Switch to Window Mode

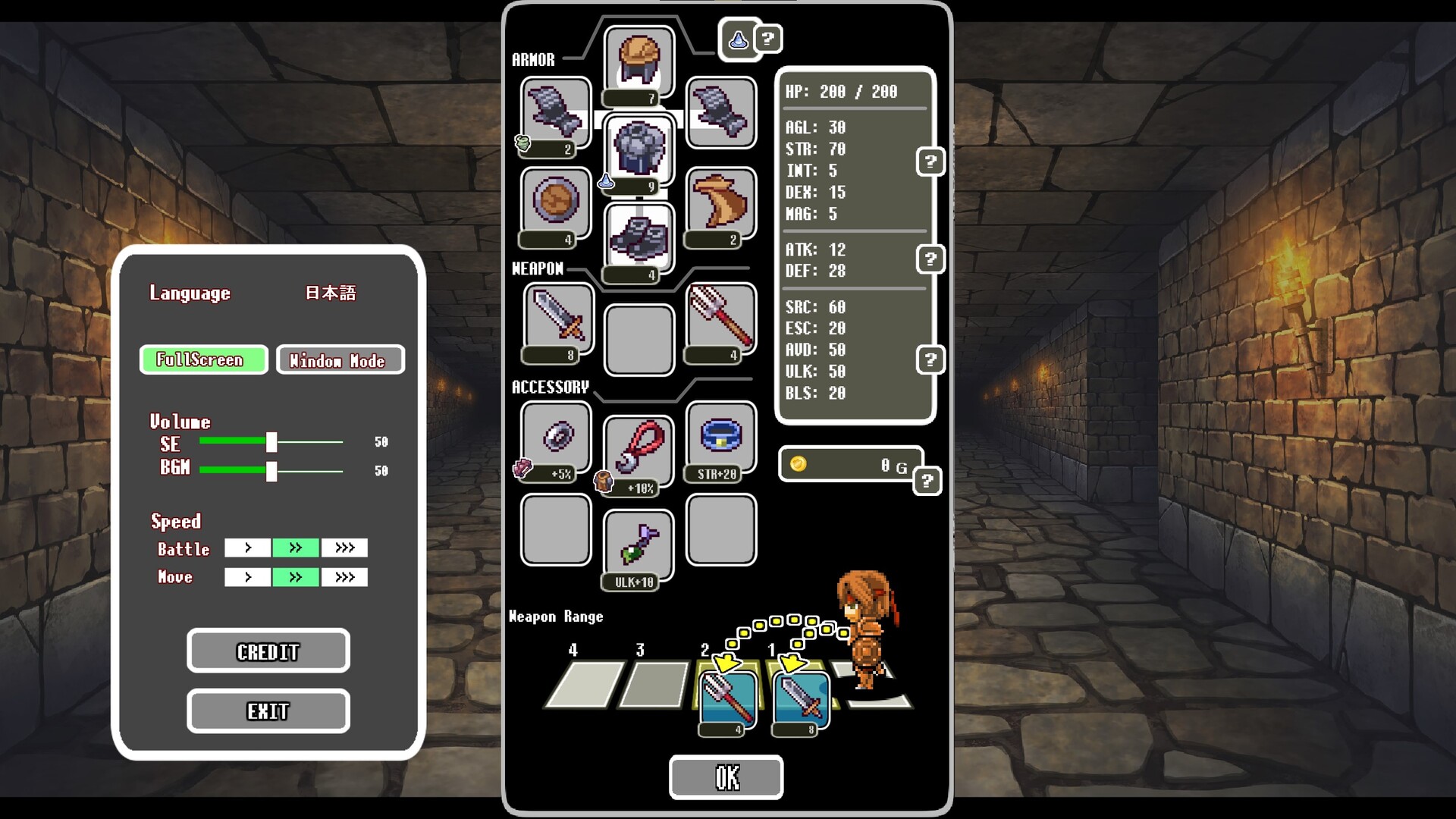point(340,359)
